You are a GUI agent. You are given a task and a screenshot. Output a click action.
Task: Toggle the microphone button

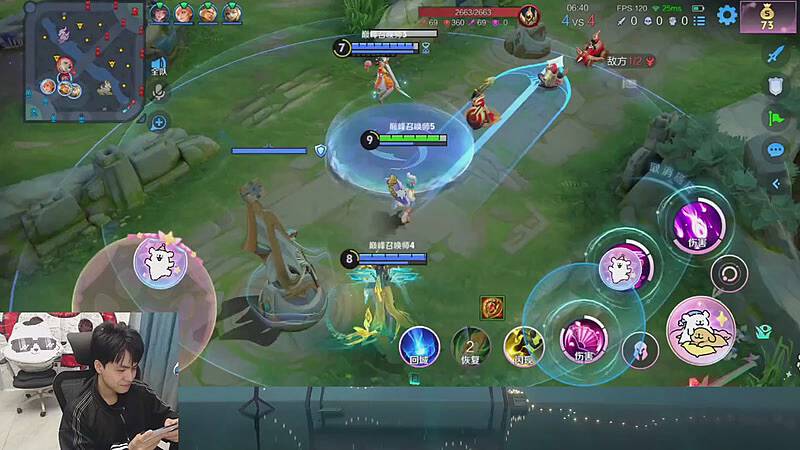click(x=158, y=93)
